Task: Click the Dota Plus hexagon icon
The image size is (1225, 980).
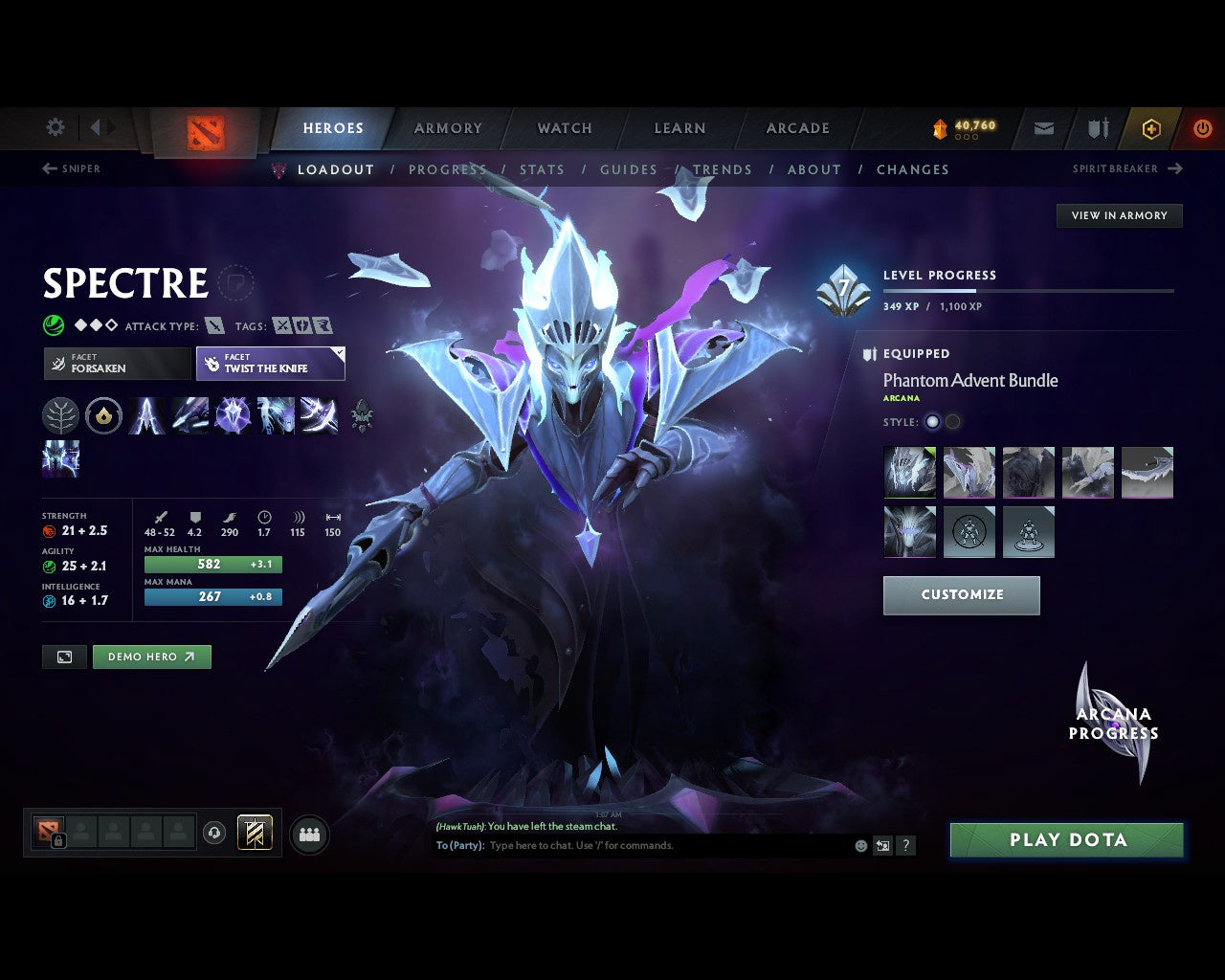Action: click(x=1151, y=128)
